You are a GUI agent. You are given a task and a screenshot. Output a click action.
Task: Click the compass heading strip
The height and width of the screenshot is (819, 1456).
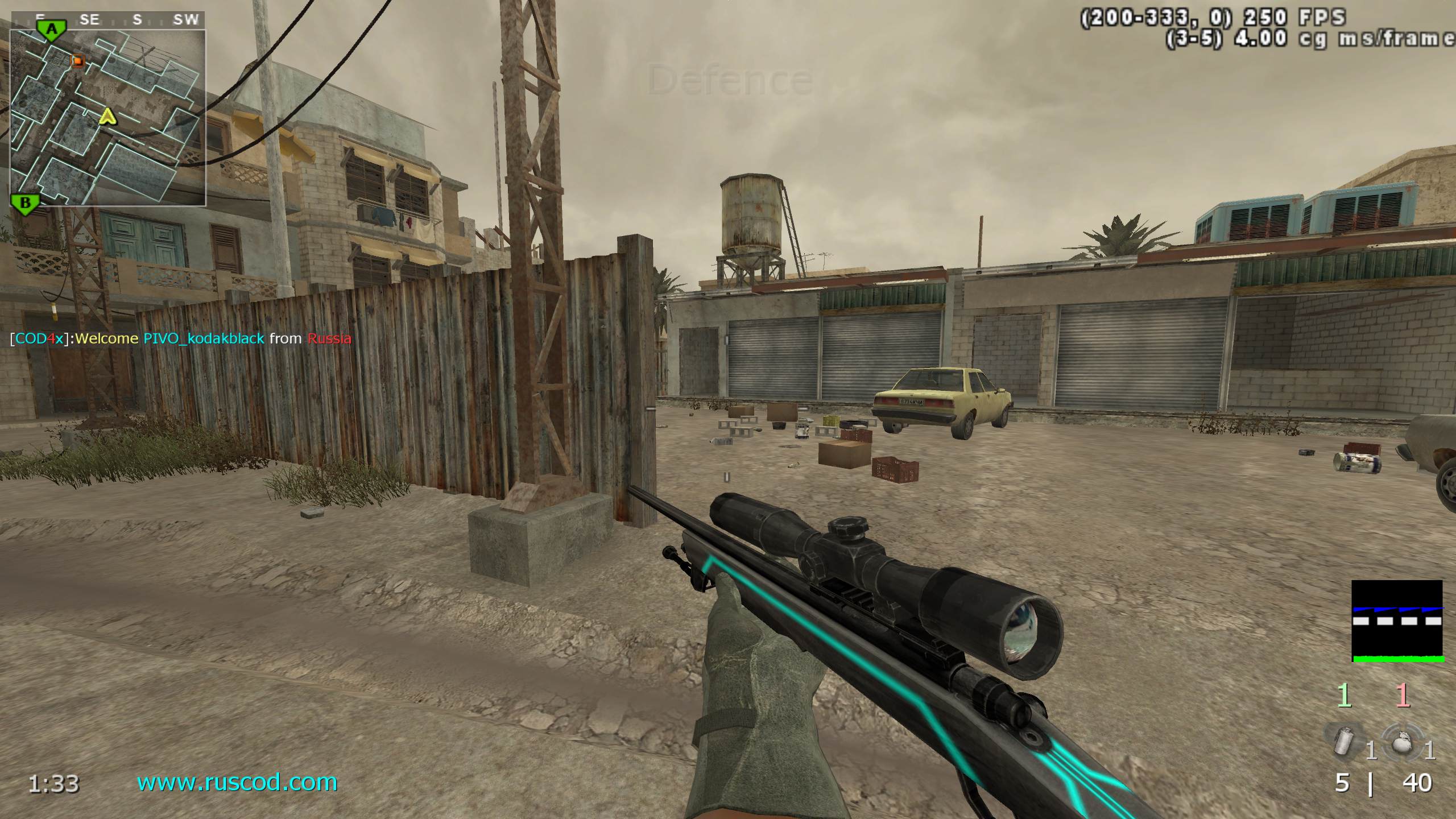[108, 20]
